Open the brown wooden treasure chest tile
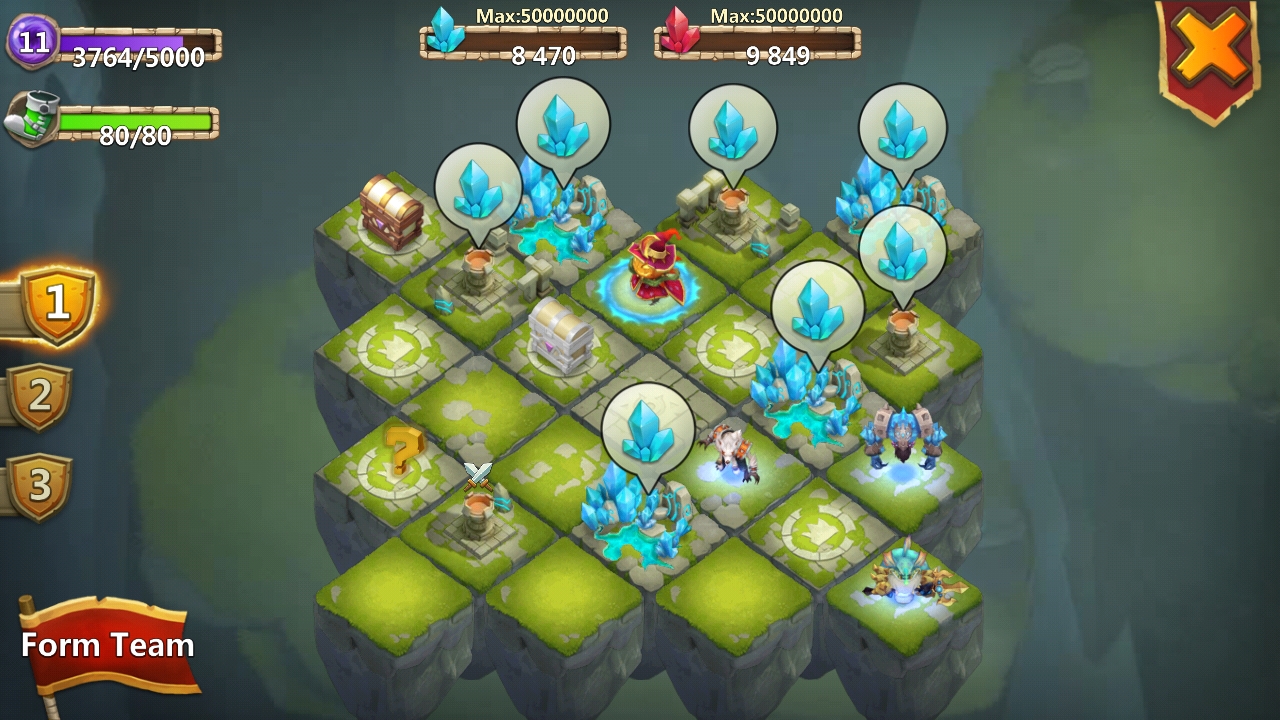Screen dimensions: 1280x720 tap(391, 211)
